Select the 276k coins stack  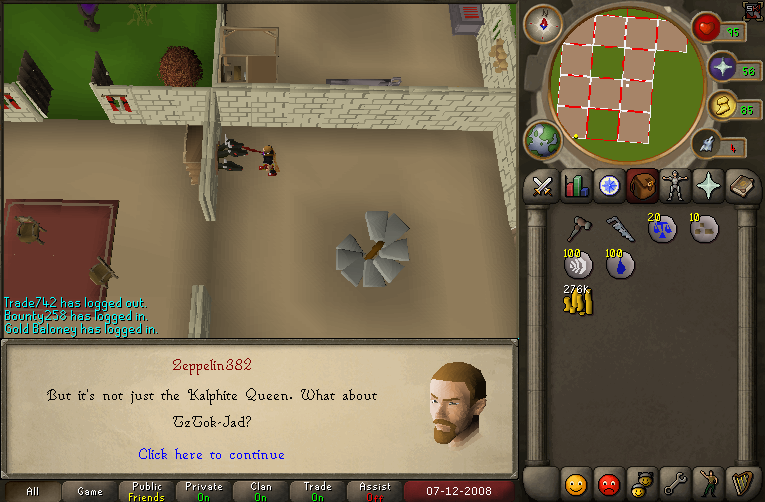[x=579, y=301]
